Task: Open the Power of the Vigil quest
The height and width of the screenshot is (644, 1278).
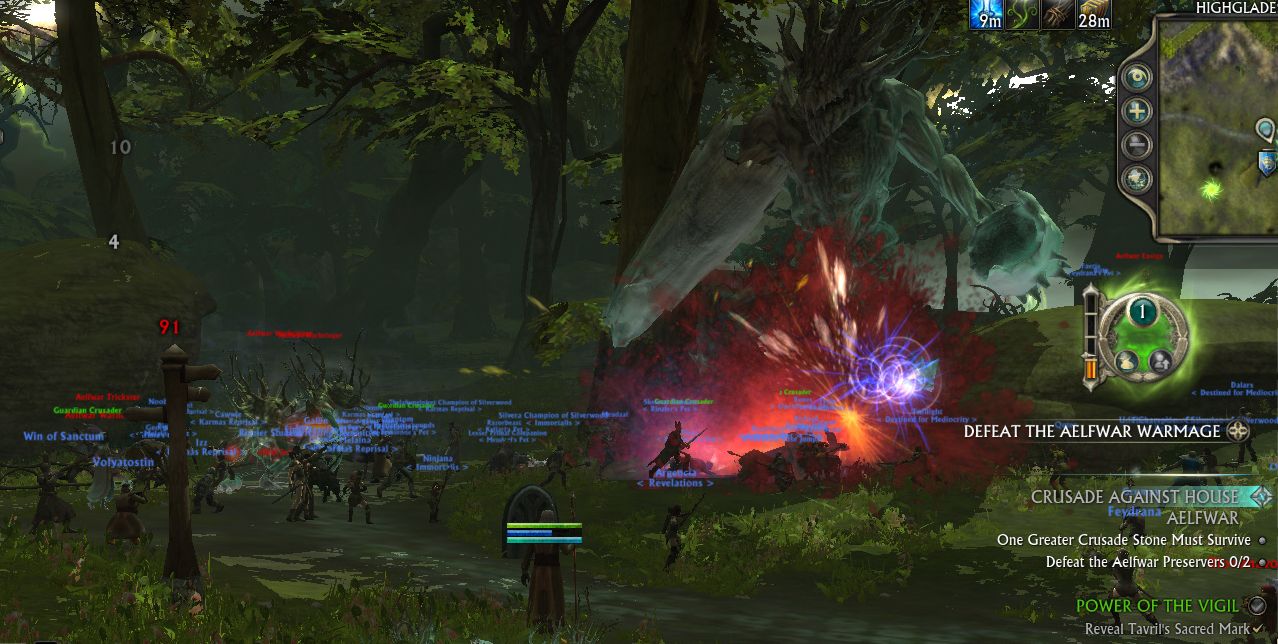Action: point(1157,605)
